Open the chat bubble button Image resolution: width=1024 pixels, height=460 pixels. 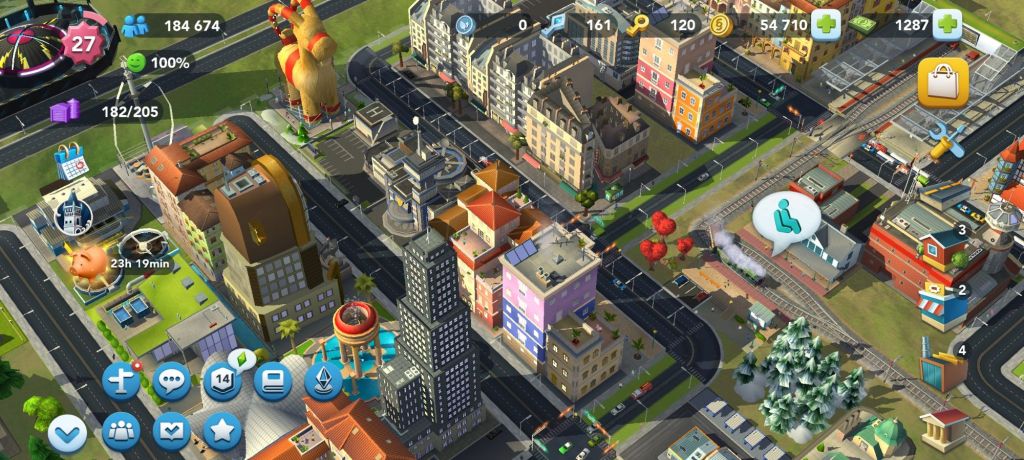click(x=172, y=381)
